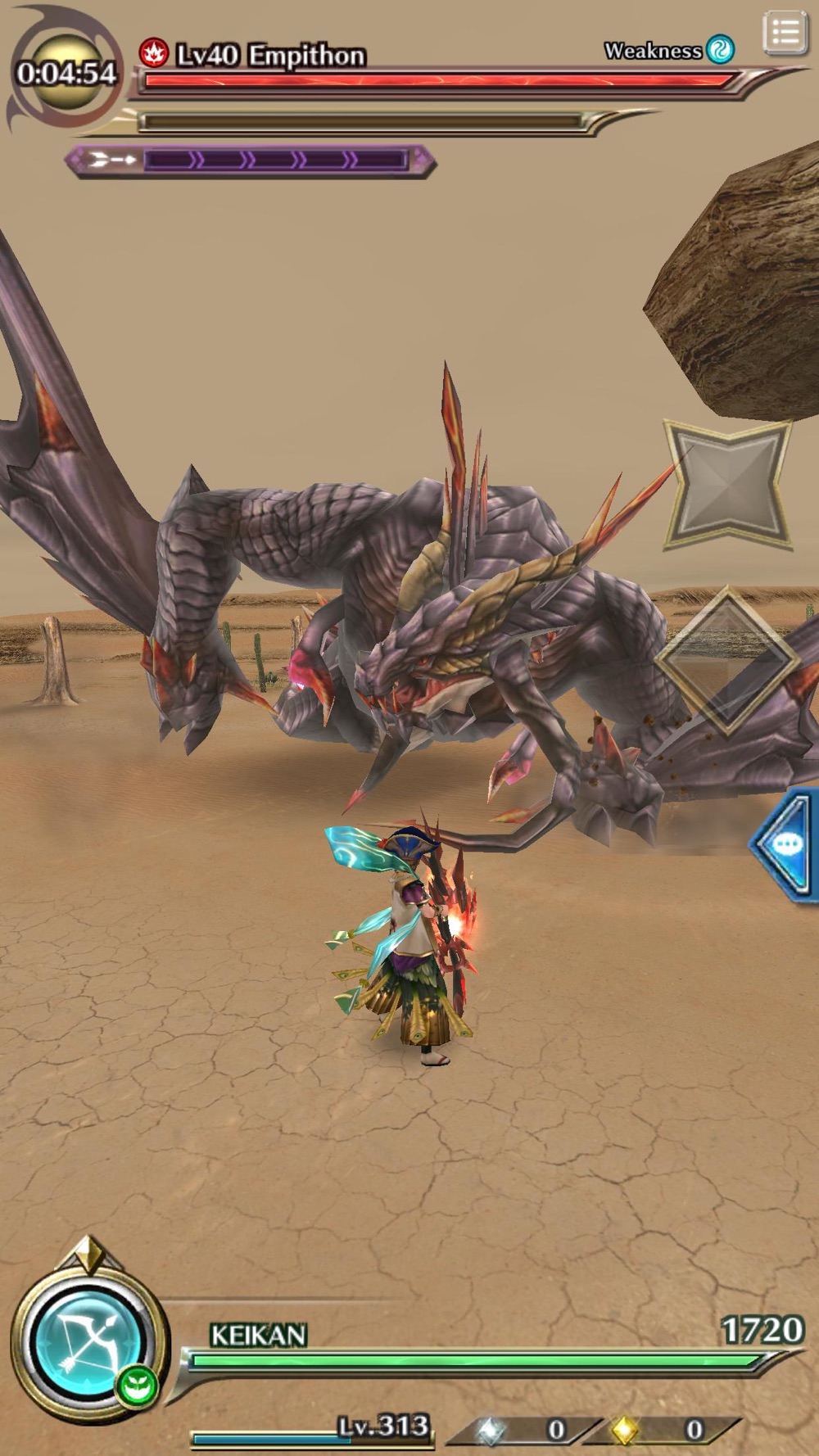The width and height of the screenshot is (819, 1456).
Task: Tap the green creature badge on skill orb
Action: coord(136,1386)
